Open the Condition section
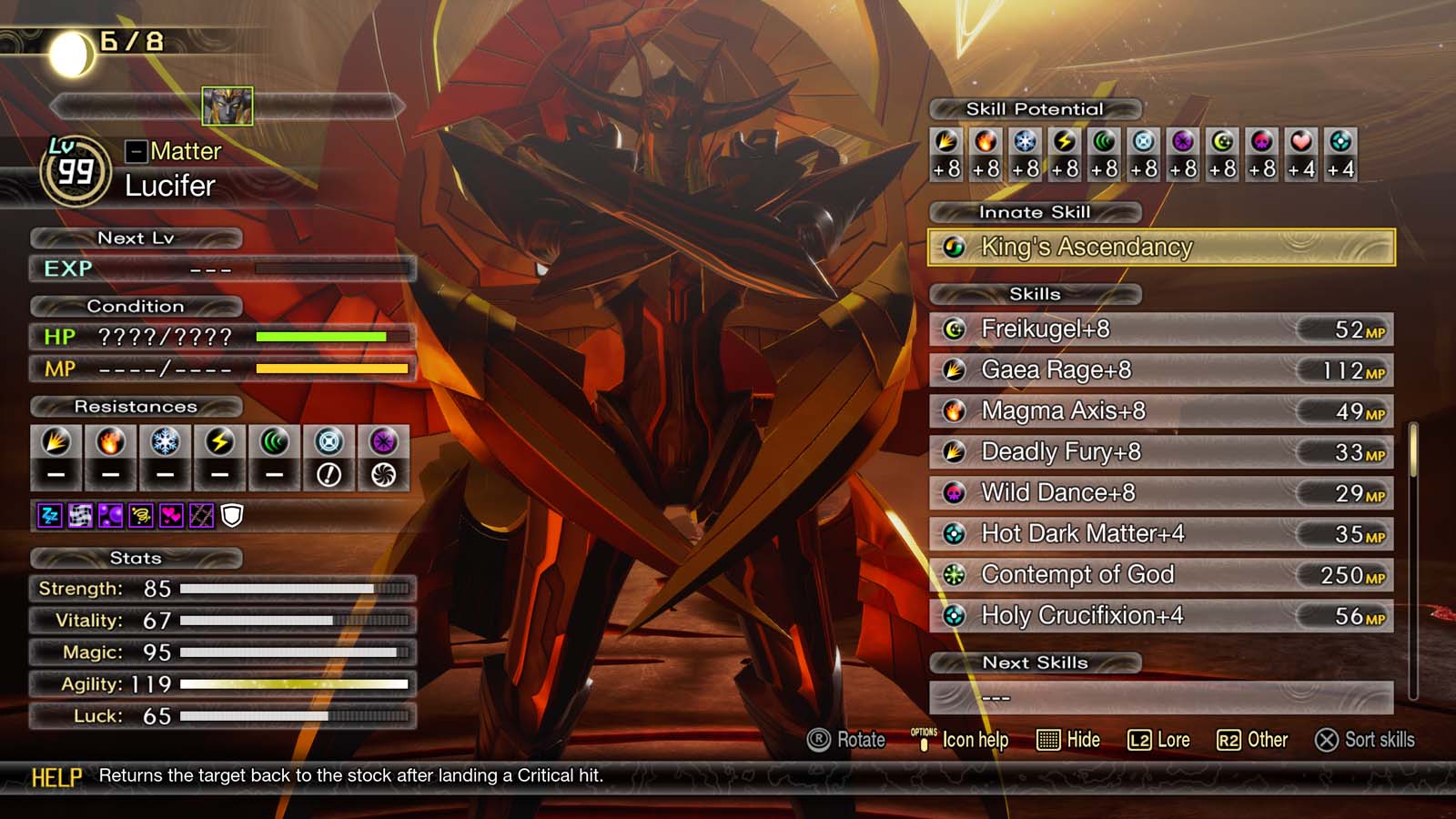This screenshot has height=819, width=1456. [136, 306]
